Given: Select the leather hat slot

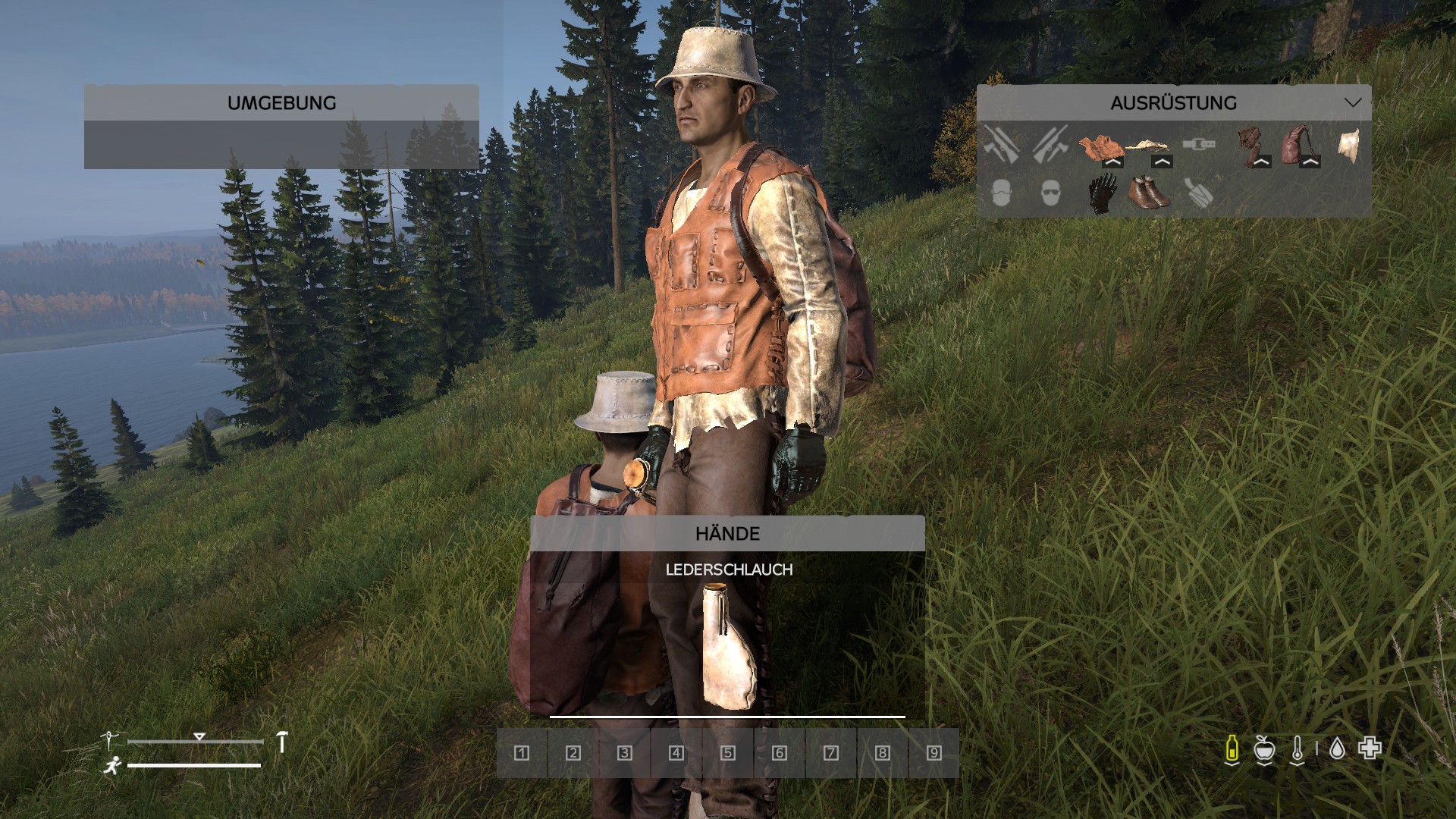Looking at the screenshot, I should pyautogui.click(x=1348, y=146).
